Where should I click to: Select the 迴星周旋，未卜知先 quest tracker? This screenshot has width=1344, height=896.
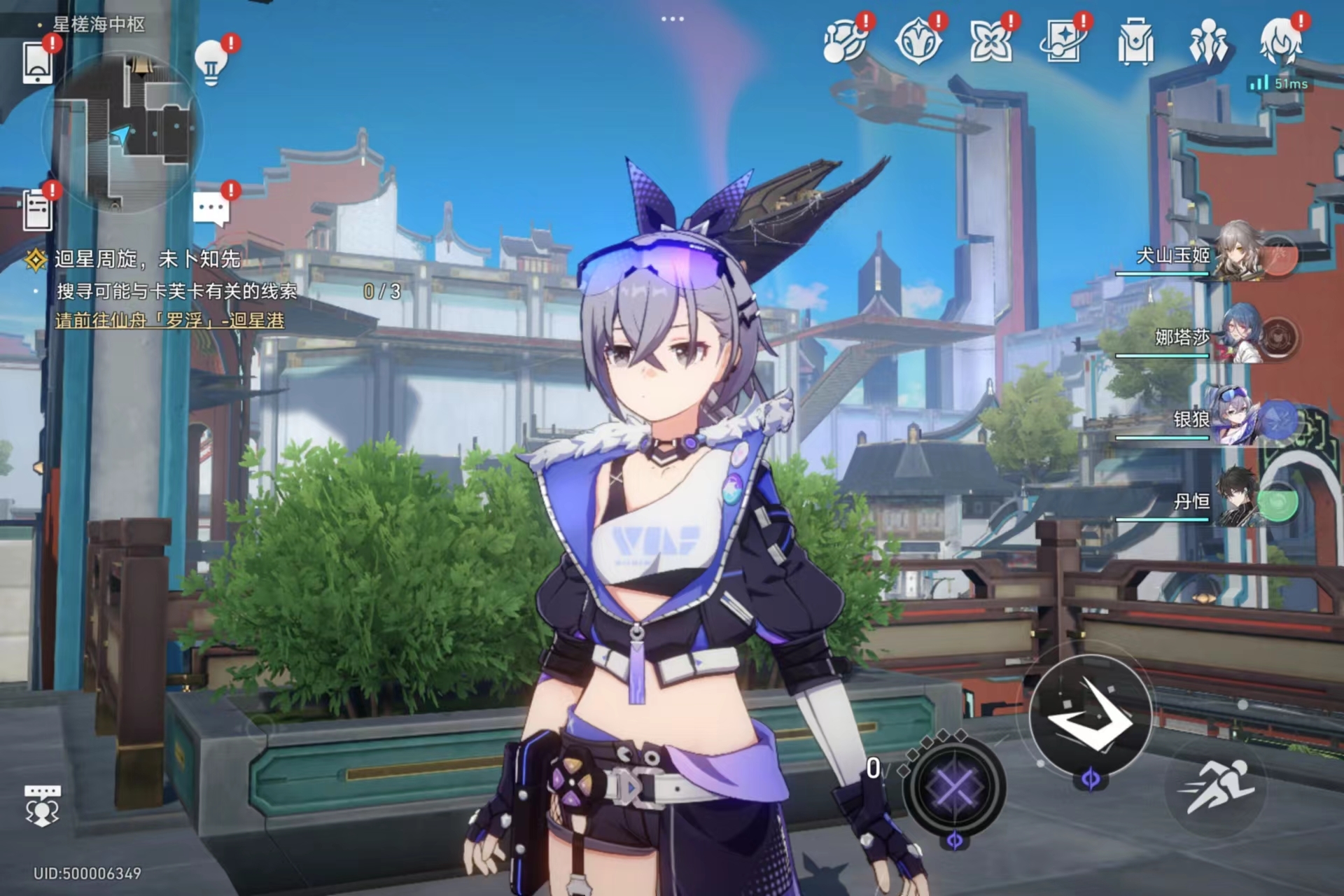147,260
